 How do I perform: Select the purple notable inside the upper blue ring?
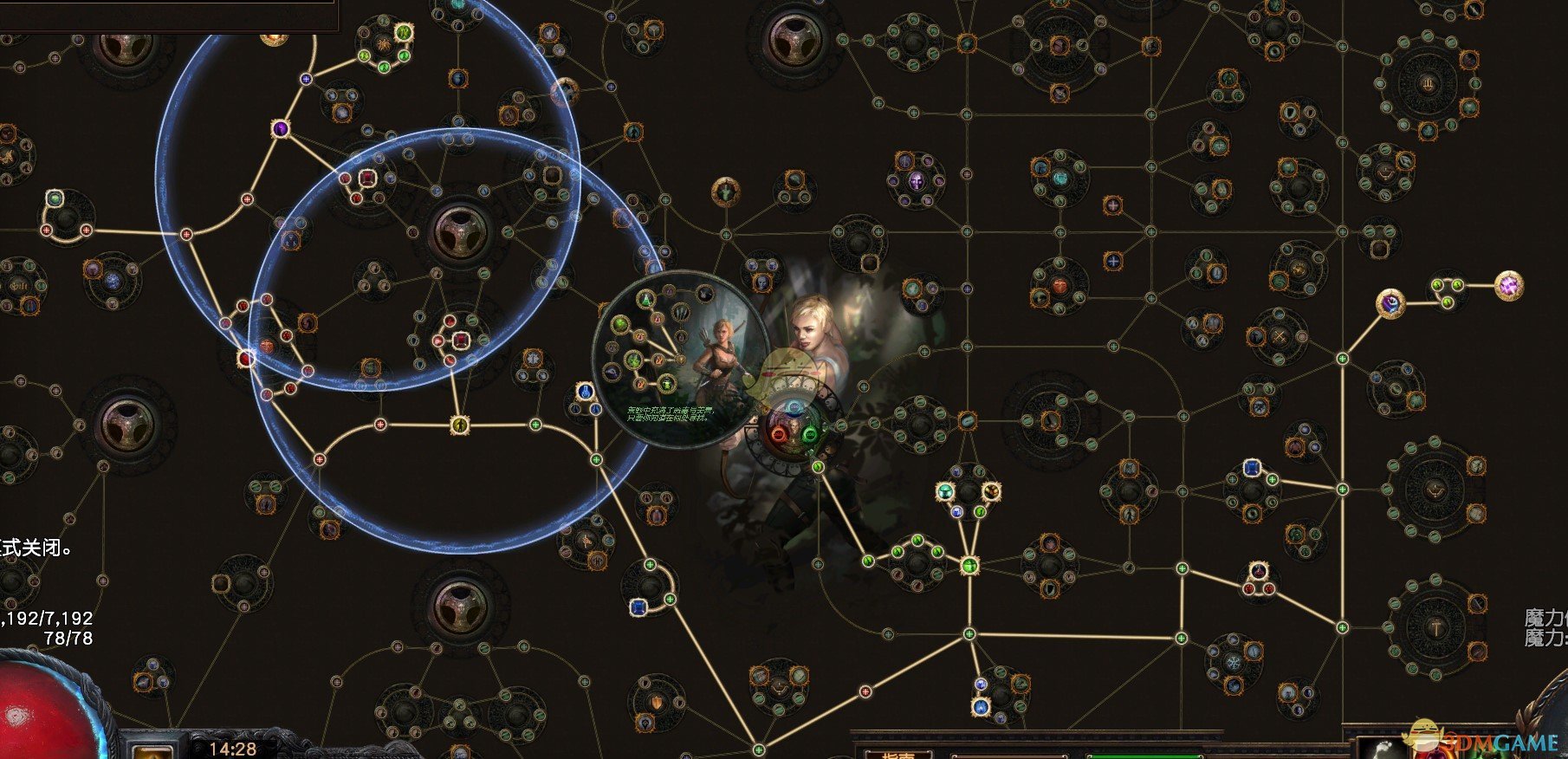(x=280, y=129)
